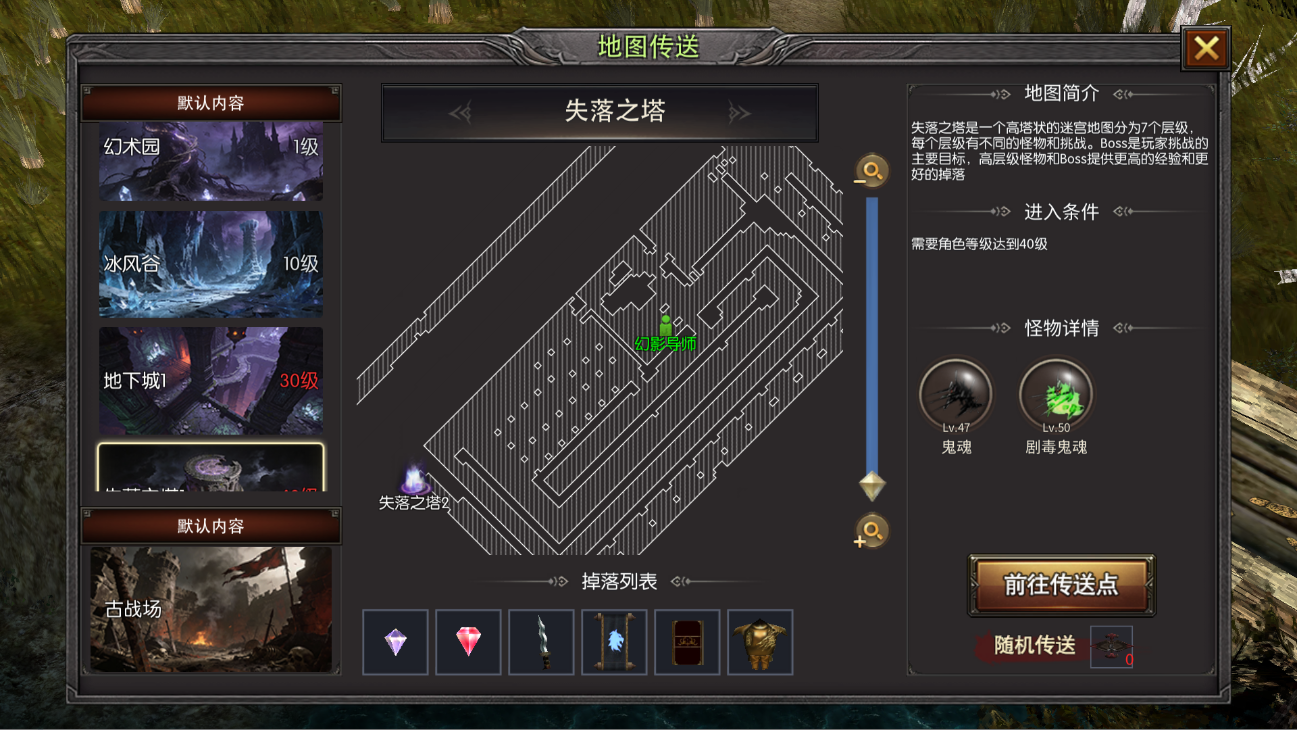Image resolution: width=1297 pixels, height=730 pixels.
Task: Click the zoom slider diamond handle
Action: pyautogui.click(x=872, y=486)
